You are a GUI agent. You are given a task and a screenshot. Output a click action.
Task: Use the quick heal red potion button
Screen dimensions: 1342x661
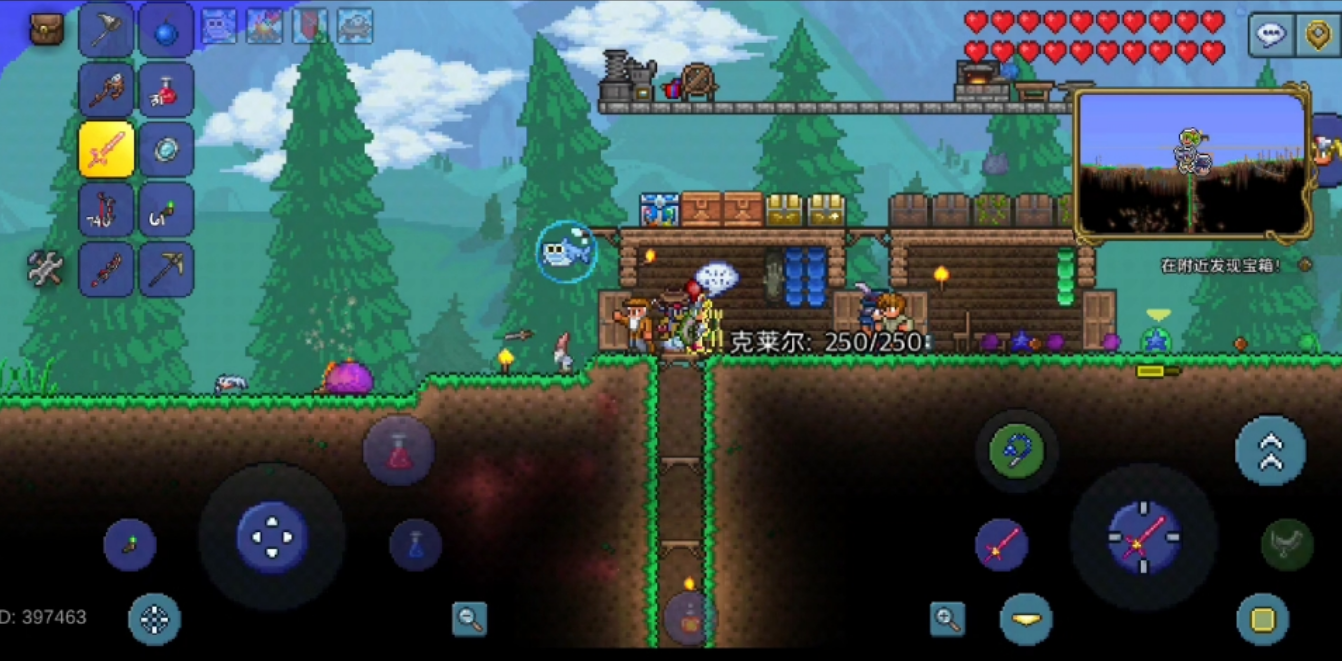(x=399, y=452)
